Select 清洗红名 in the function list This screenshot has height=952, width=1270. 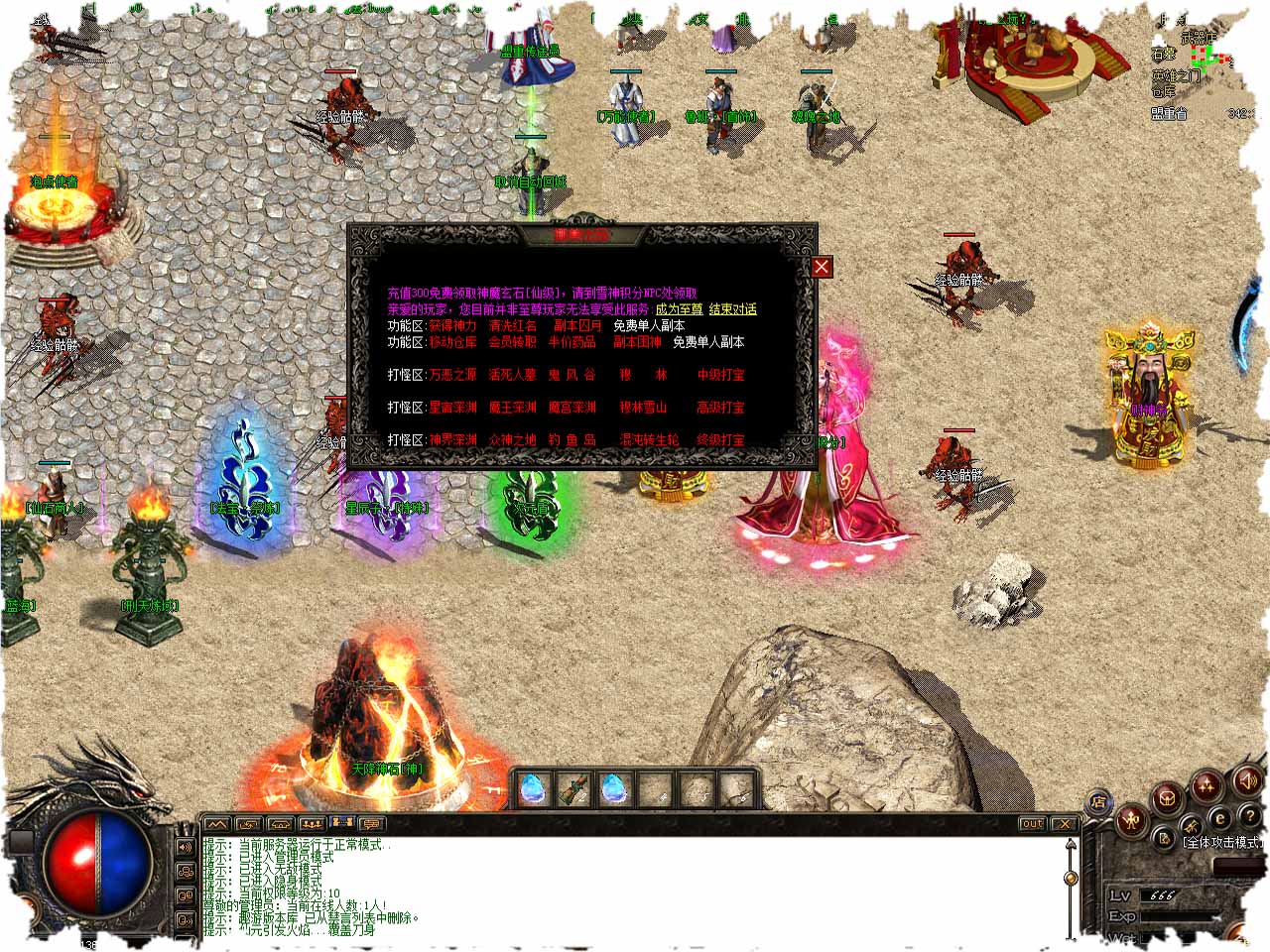(512, 326)
